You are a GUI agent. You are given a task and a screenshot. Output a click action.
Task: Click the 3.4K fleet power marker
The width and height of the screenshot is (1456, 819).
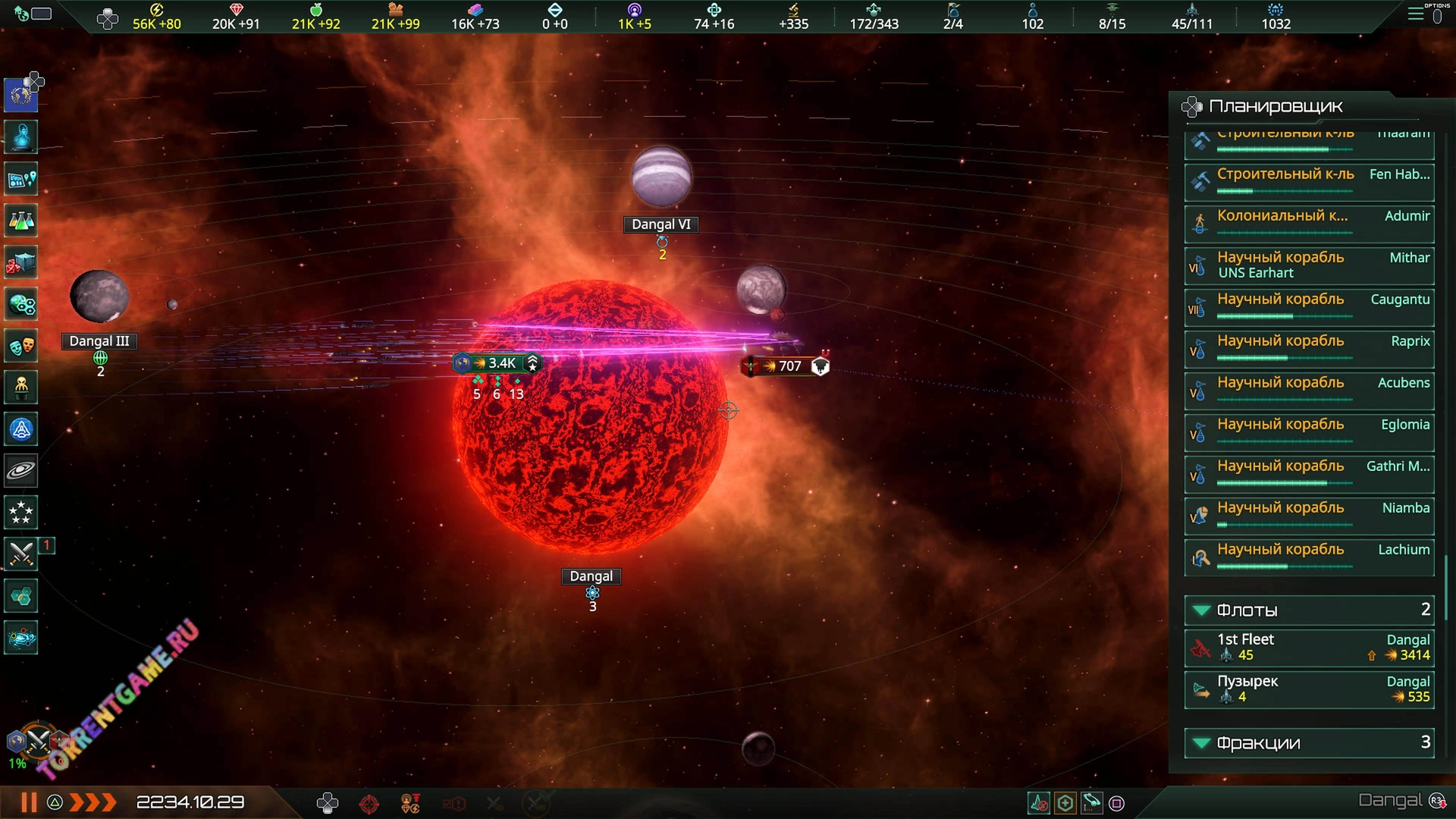tap(497, 364)
